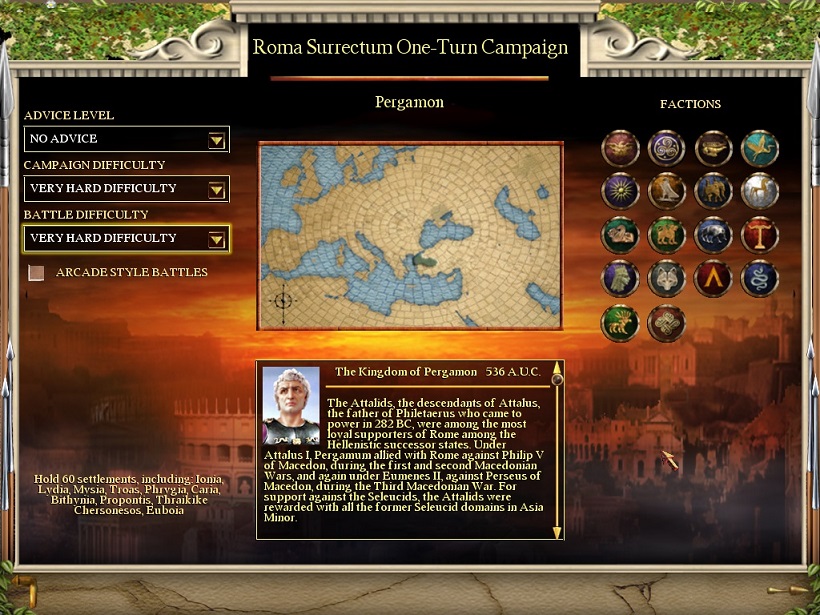Choose the blue boar faction emblem

(714, 235)
